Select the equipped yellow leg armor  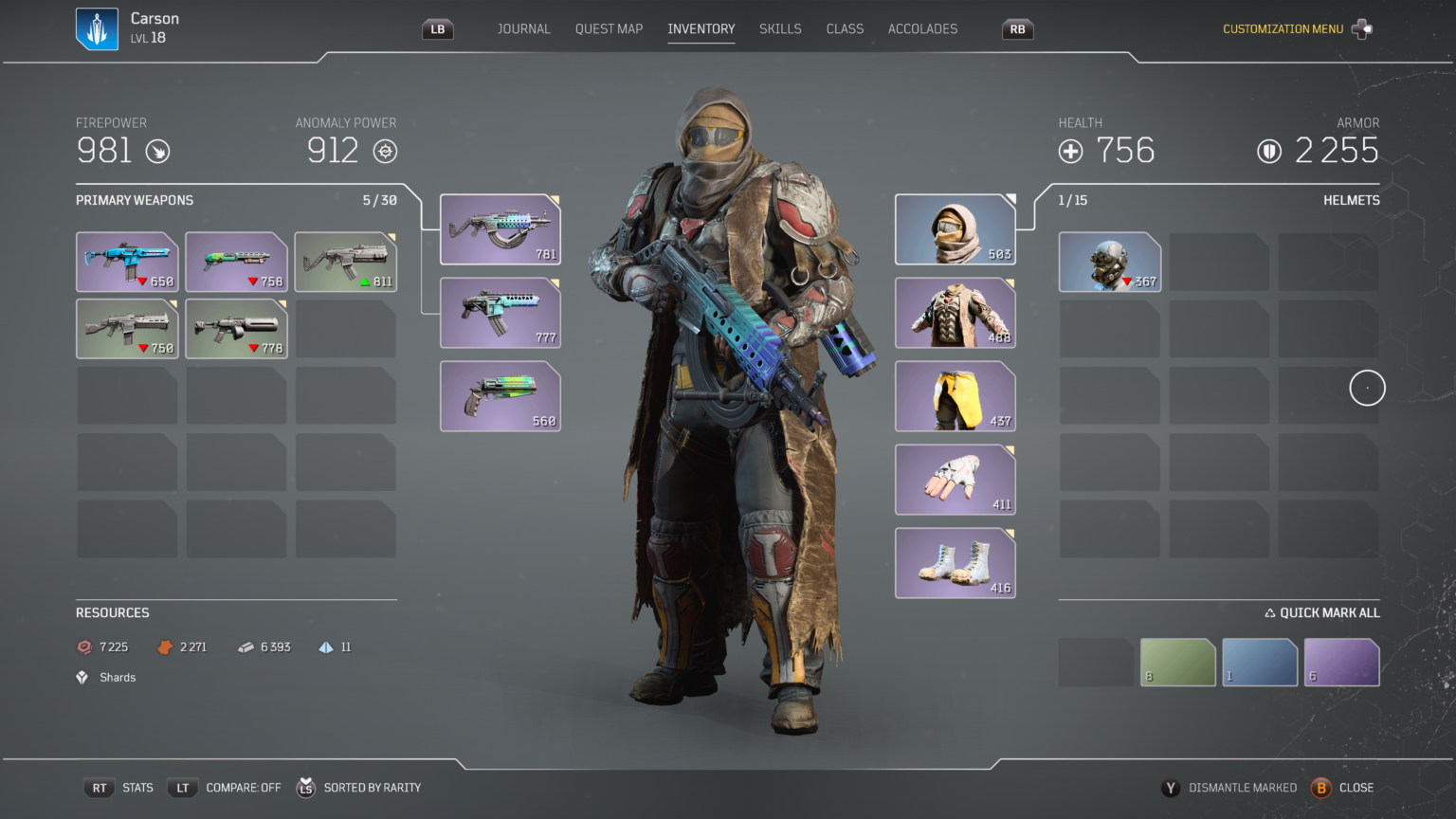pyautogui.click(x=955, y=396)
